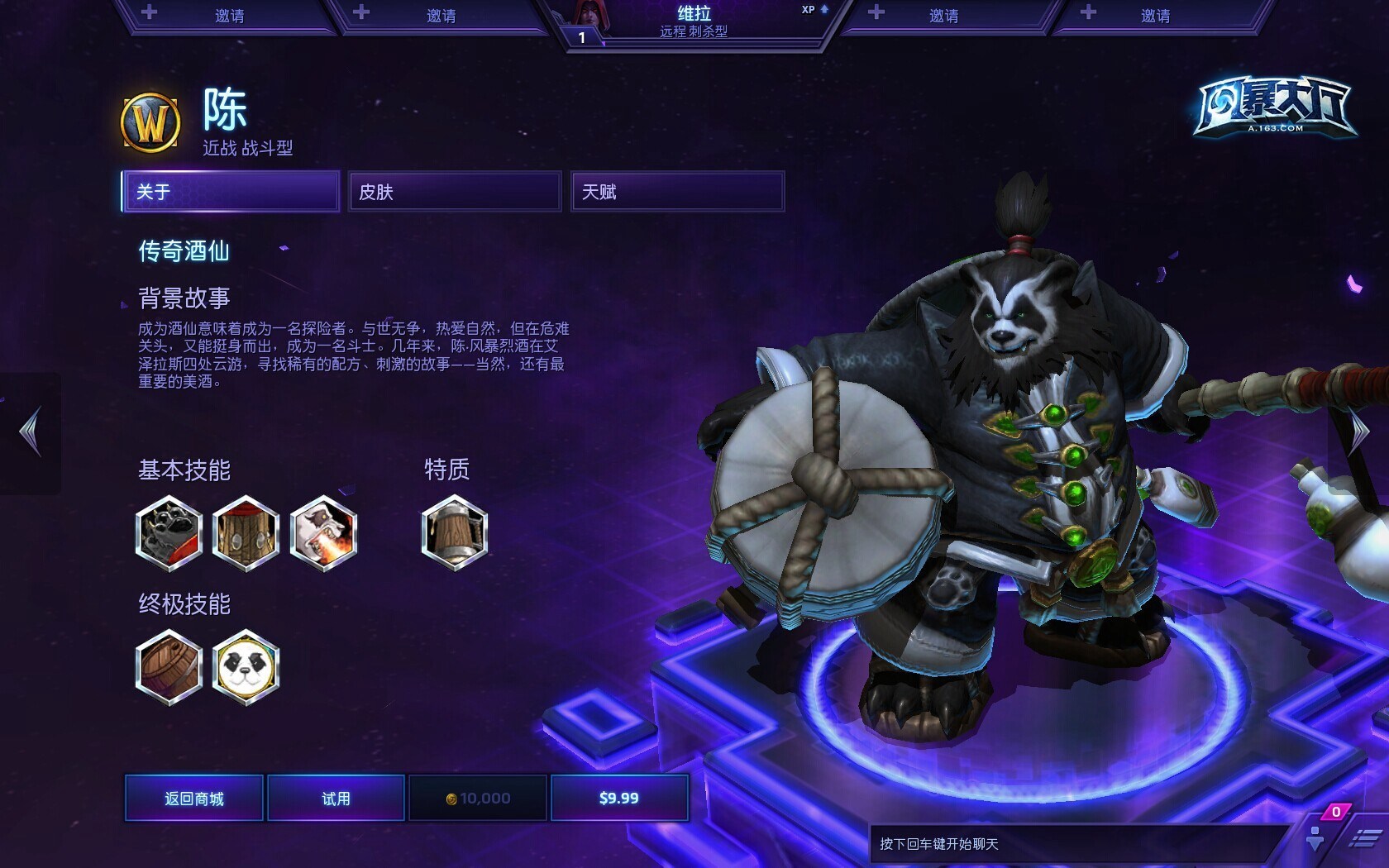The height and width of the screenshot is (868, 1389).
Task: Select the raccoon-face basic ability icon
Action: (x=169, y=533)
